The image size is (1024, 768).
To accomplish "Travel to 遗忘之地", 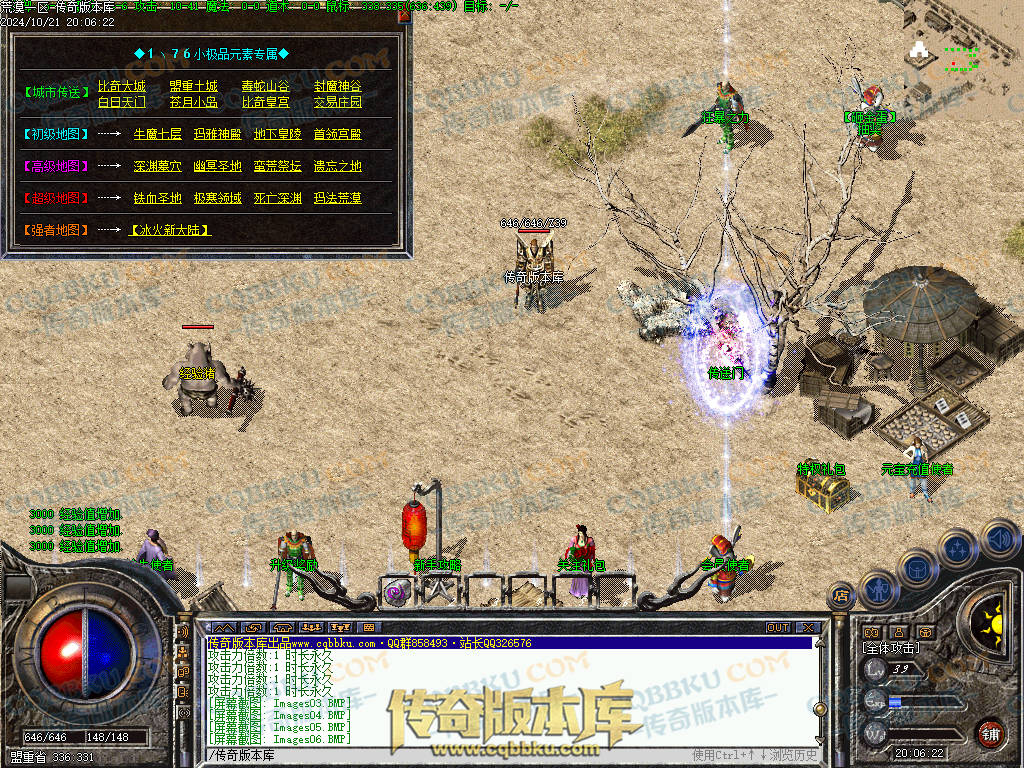I will 337,166.
